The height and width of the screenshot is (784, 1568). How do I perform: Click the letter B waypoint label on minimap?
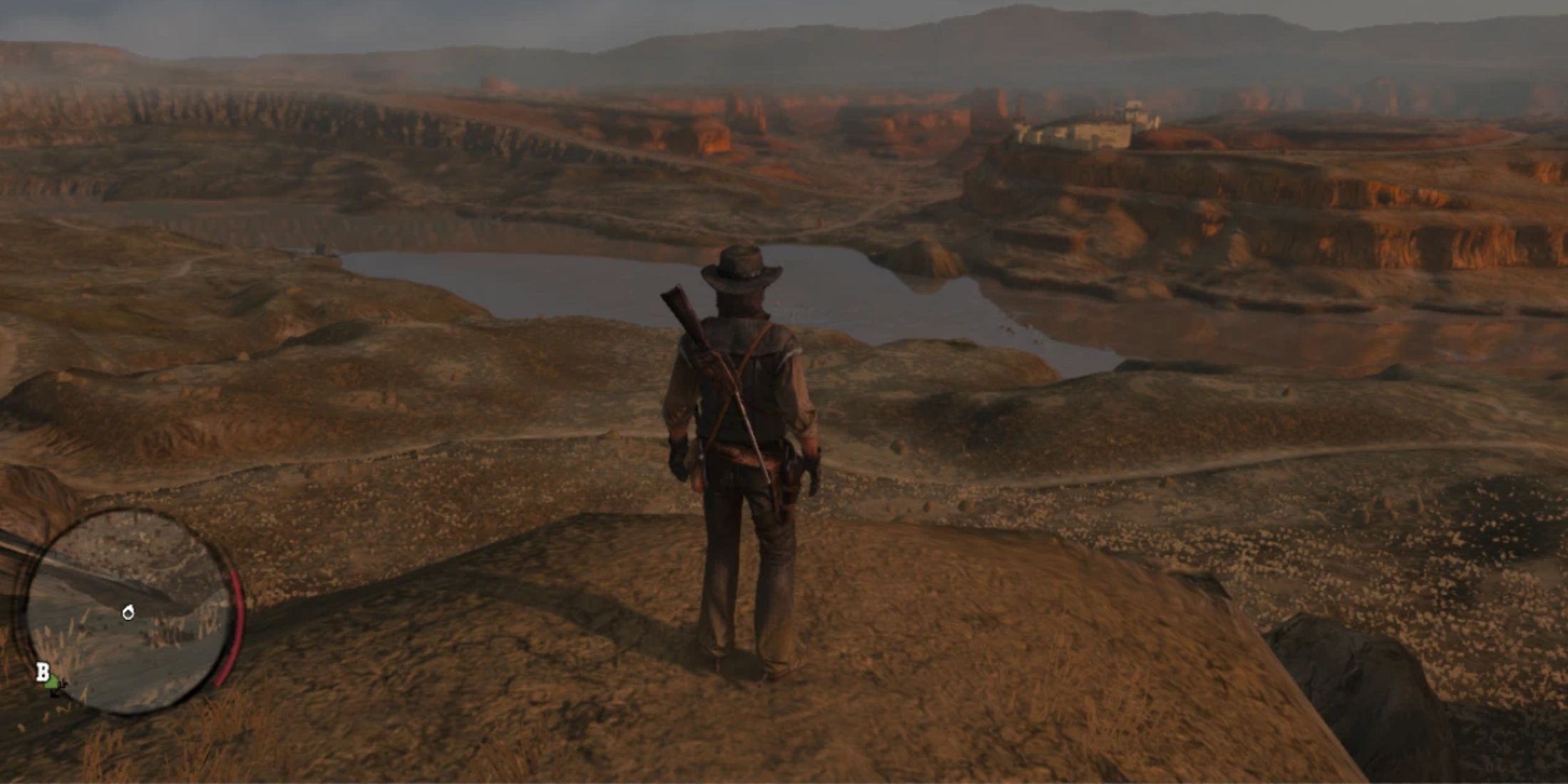click(x=43, y=671)
